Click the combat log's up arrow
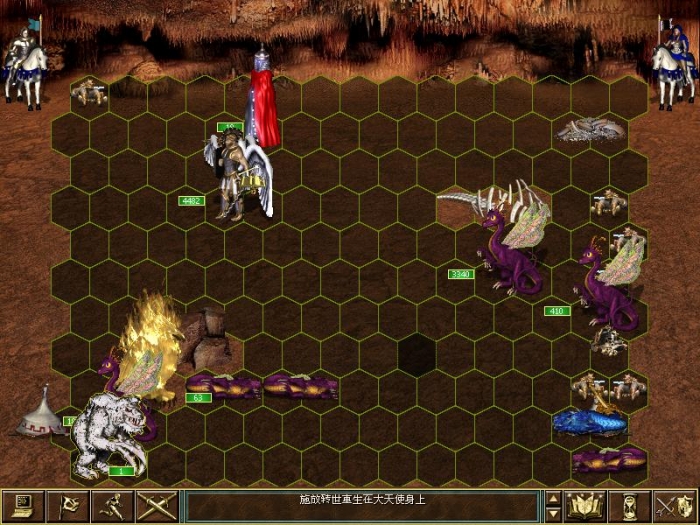700x525 pixels. [x=553, y=498]
